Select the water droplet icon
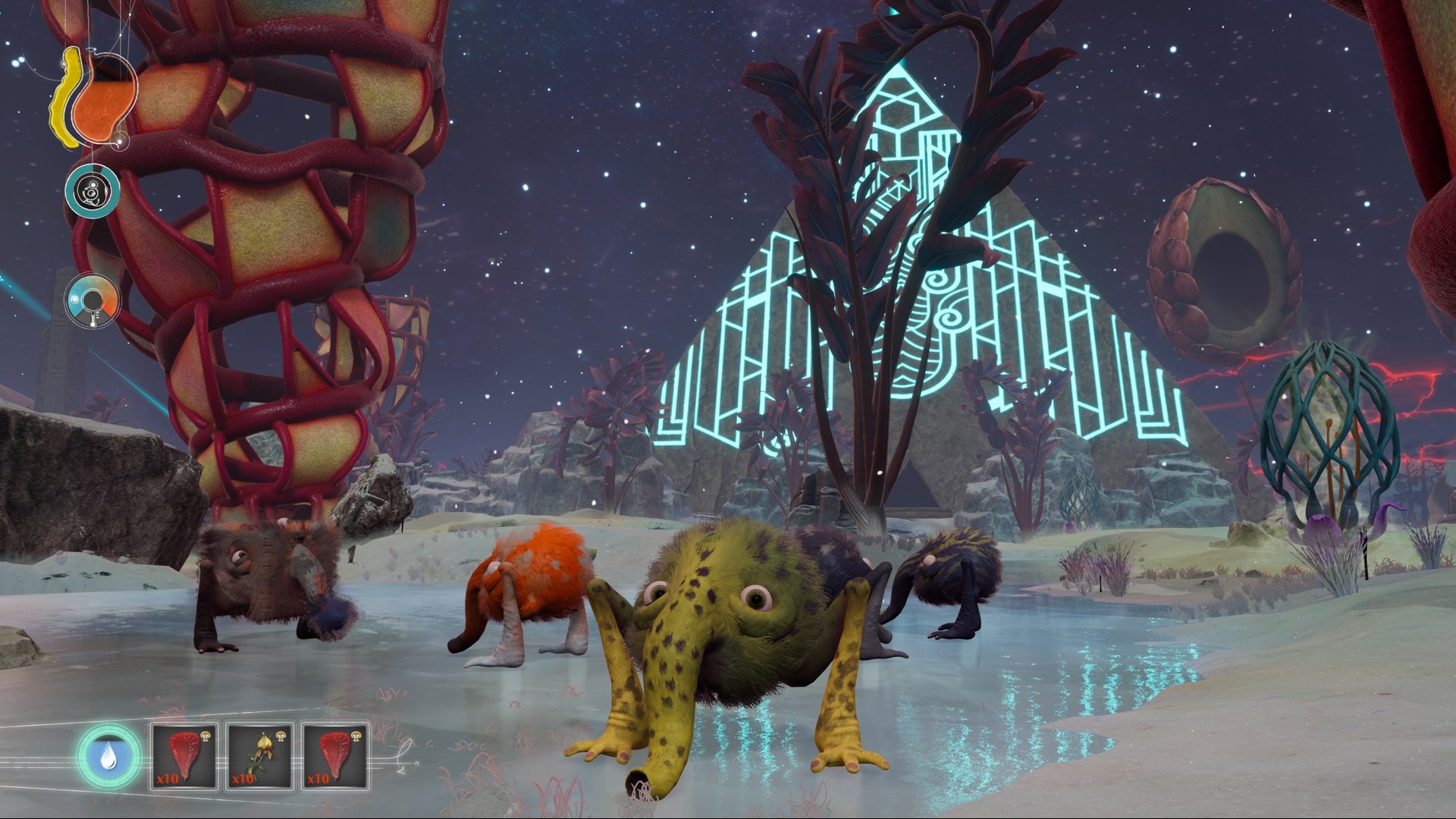The height and width of the screenshot is (819, 1456). (x=108, y=757)
